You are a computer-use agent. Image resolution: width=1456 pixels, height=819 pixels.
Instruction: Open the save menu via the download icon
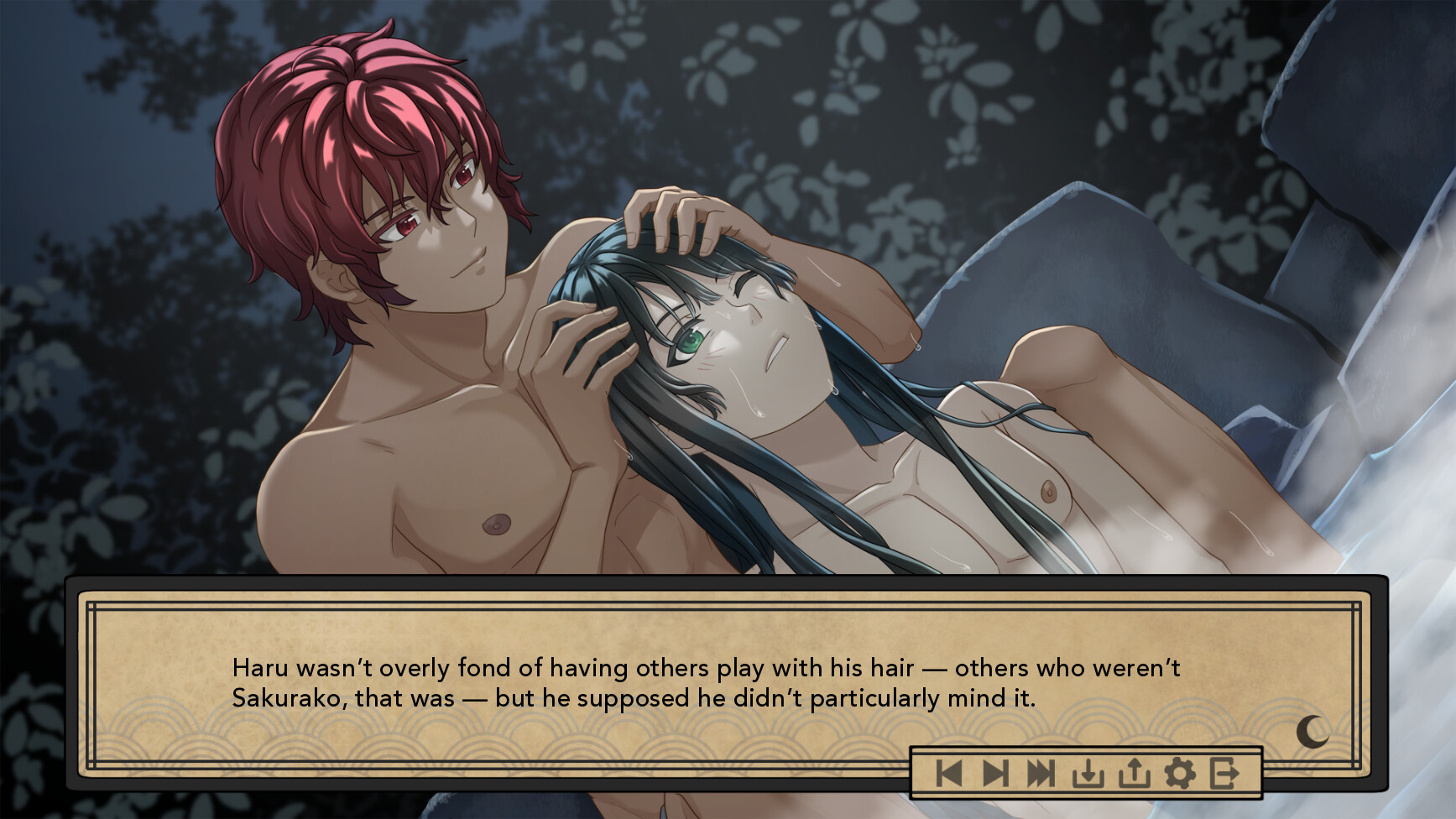1088,772
